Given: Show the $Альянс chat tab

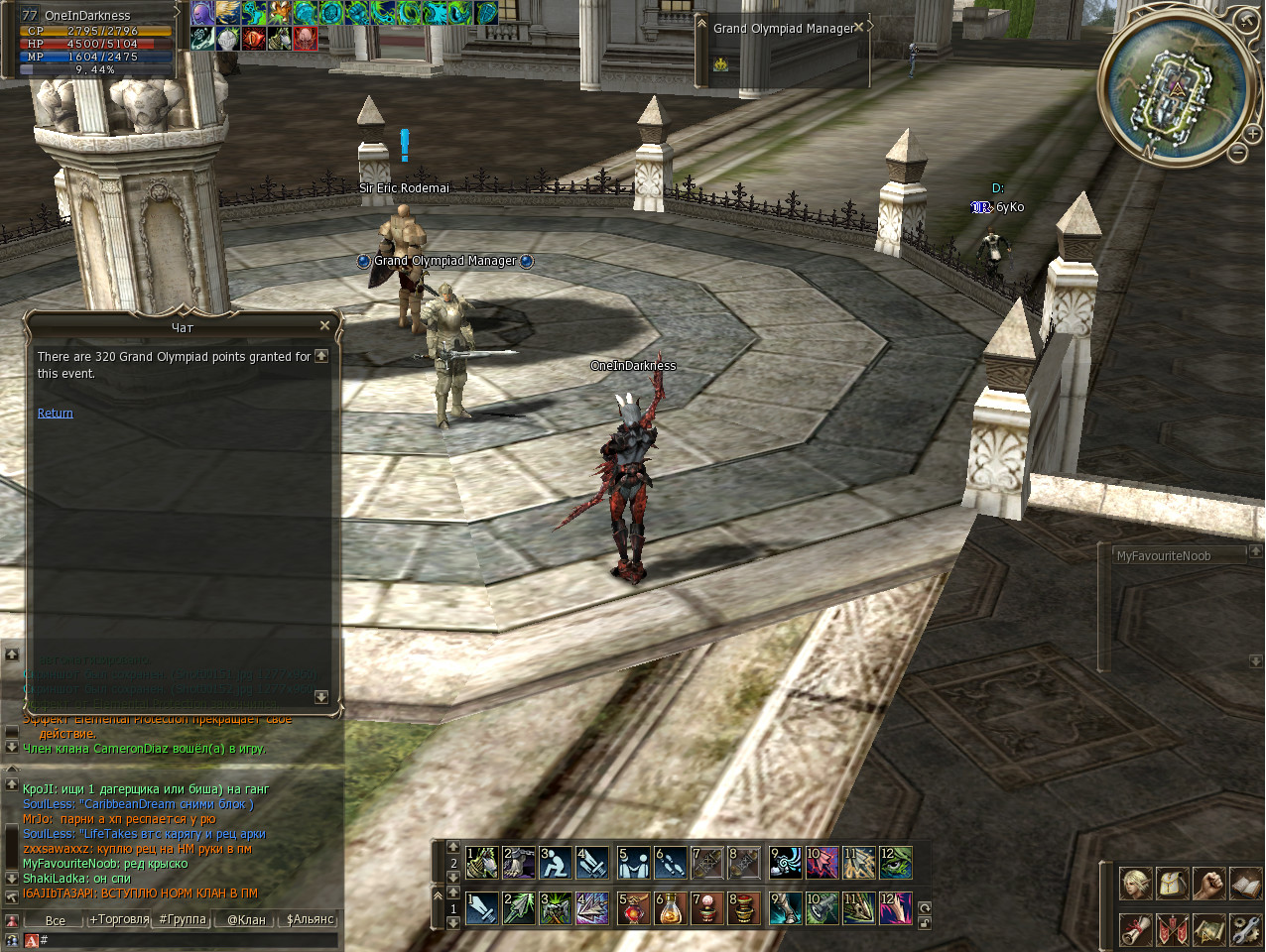Looking at the screenshot, I should point(310,920).
